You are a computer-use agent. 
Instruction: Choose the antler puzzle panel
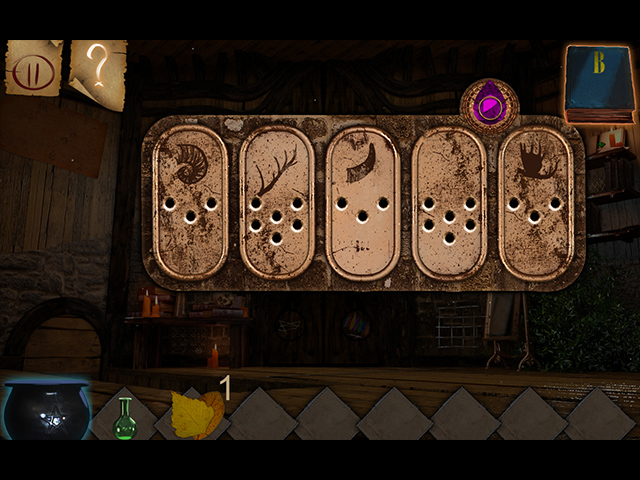(x=276, y=201)
